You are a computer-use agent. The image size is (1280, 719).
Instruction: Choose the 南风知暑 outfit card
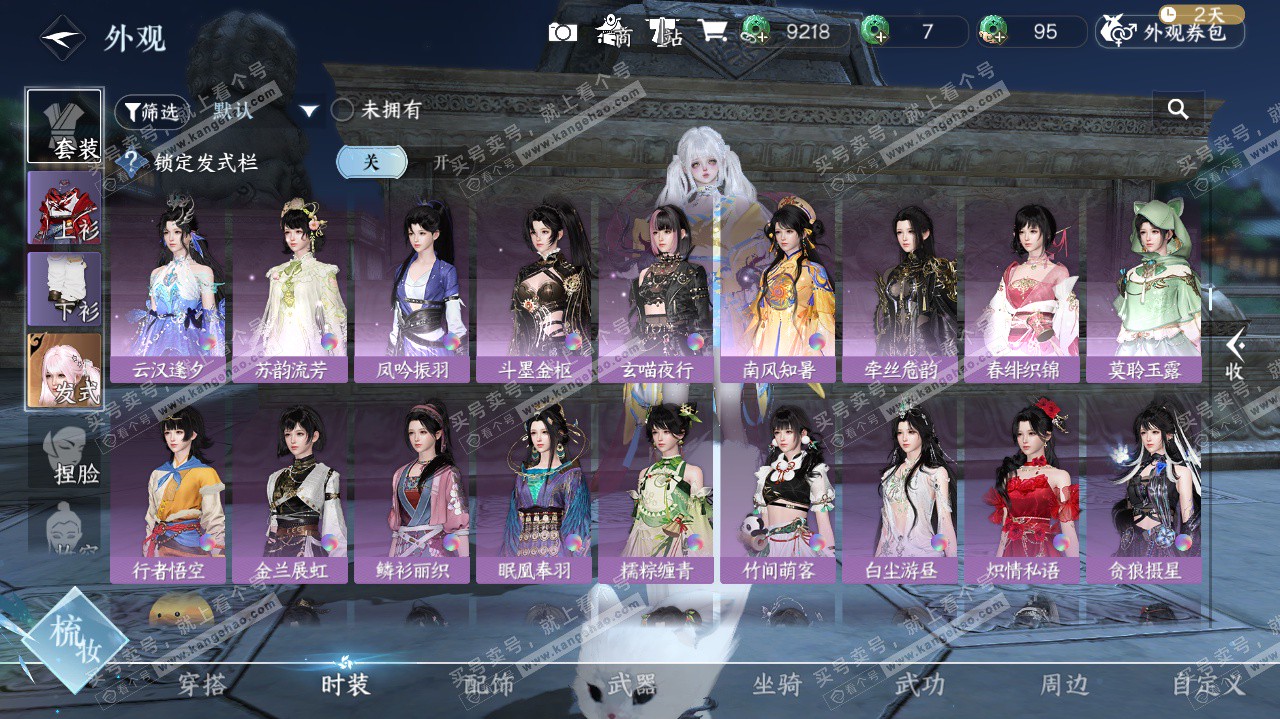pos(778,289)
